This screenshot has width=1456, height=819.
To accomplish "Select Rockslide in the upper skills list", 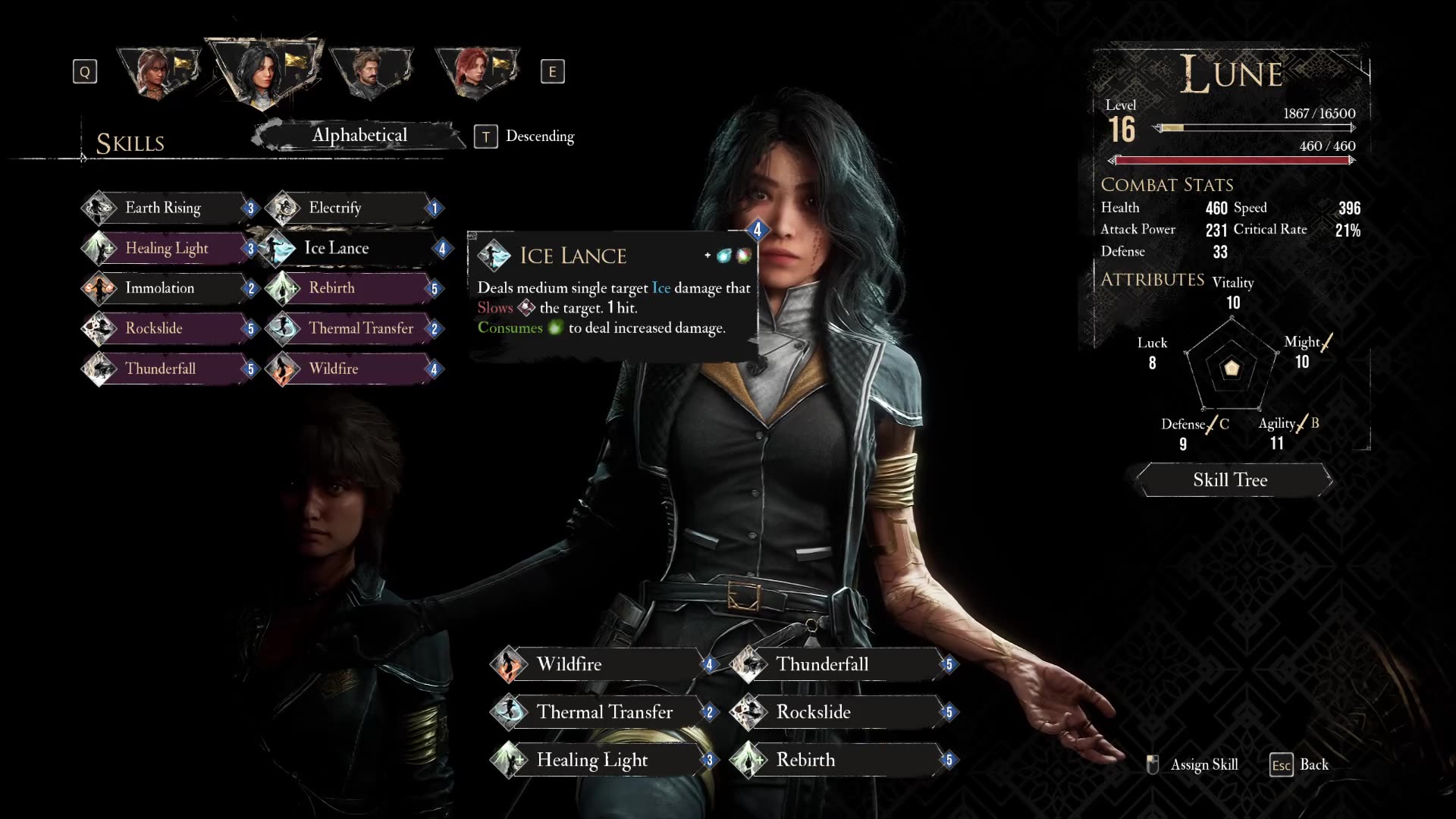I will coord(163,328).
